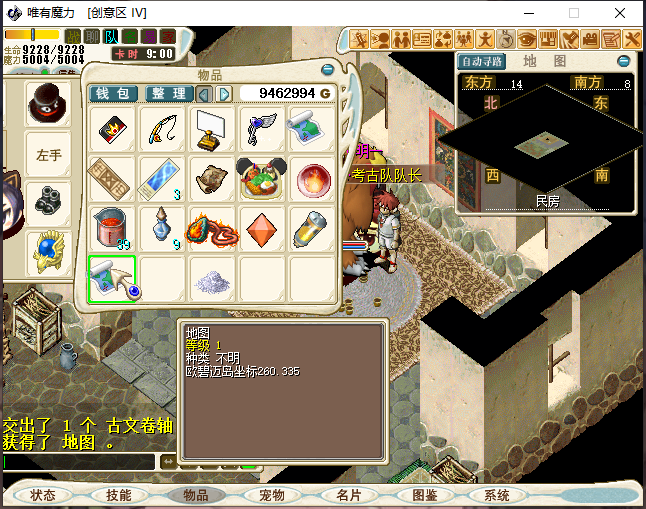Screen dimensions: 646x509
Task: Pick the highlighted map item slot
Action: 111,277
